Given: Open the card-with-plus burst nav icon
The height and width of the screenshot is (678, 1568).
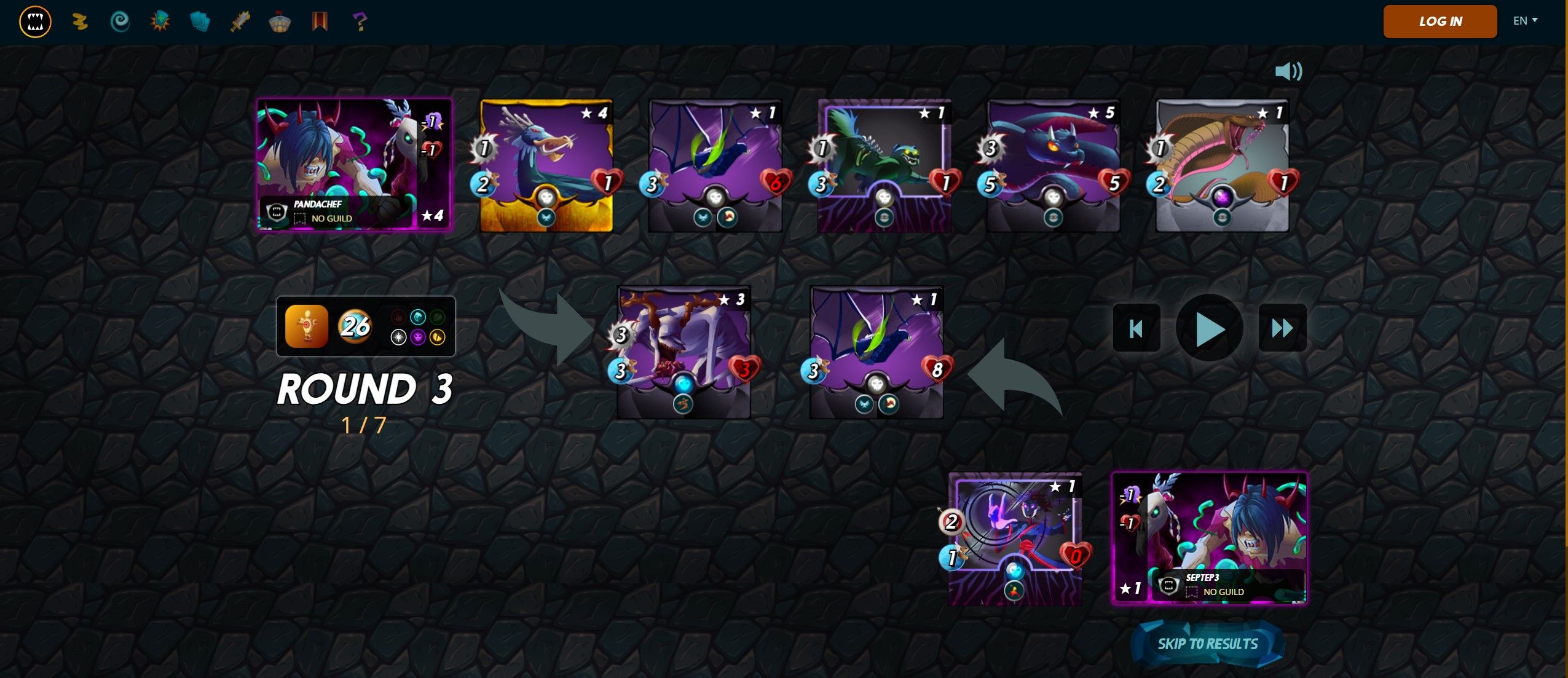Looking at the screenshot, I should [160, 22].
